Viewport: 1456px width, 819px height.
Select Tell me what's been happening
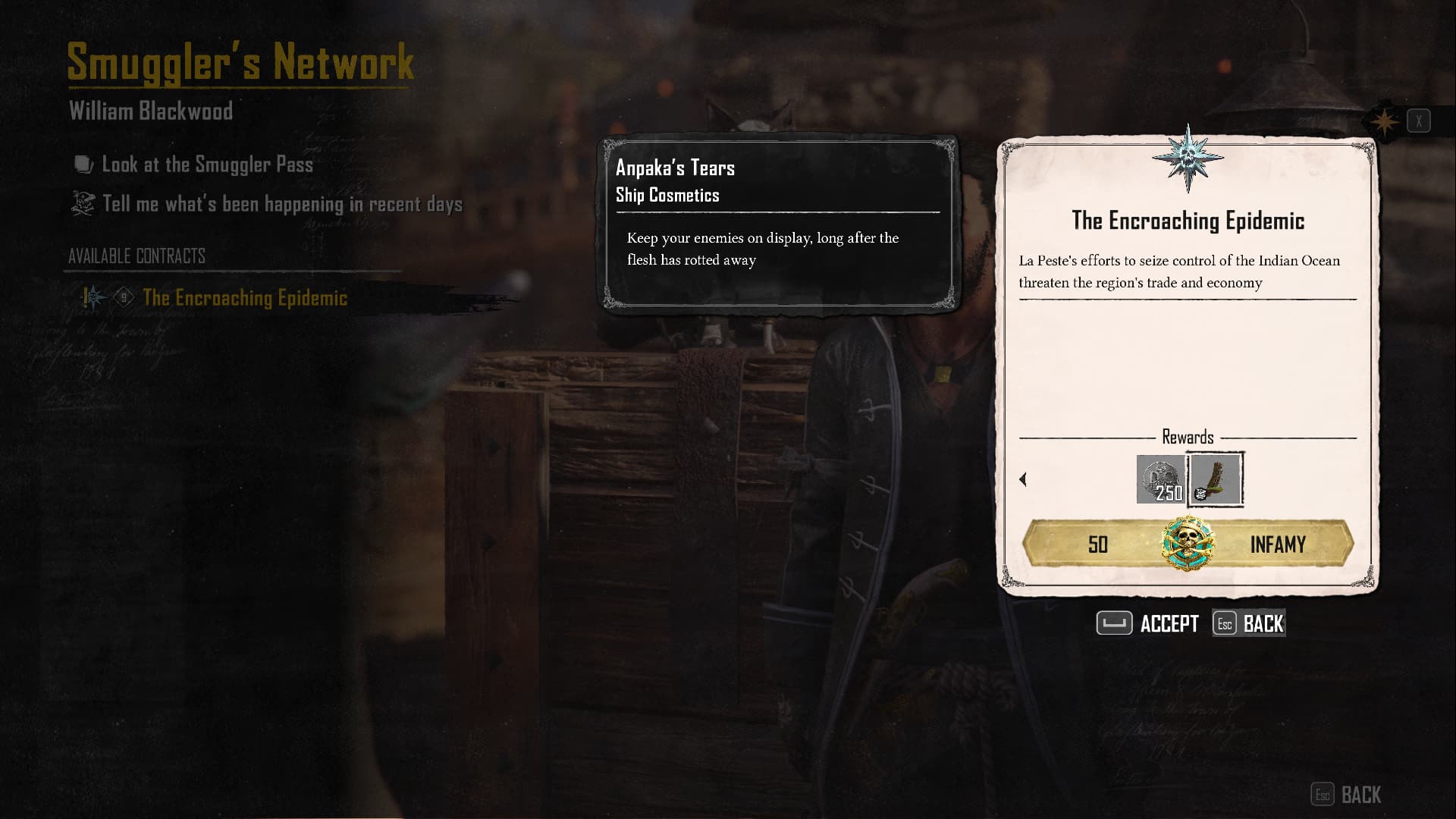(x=282, y=204)
